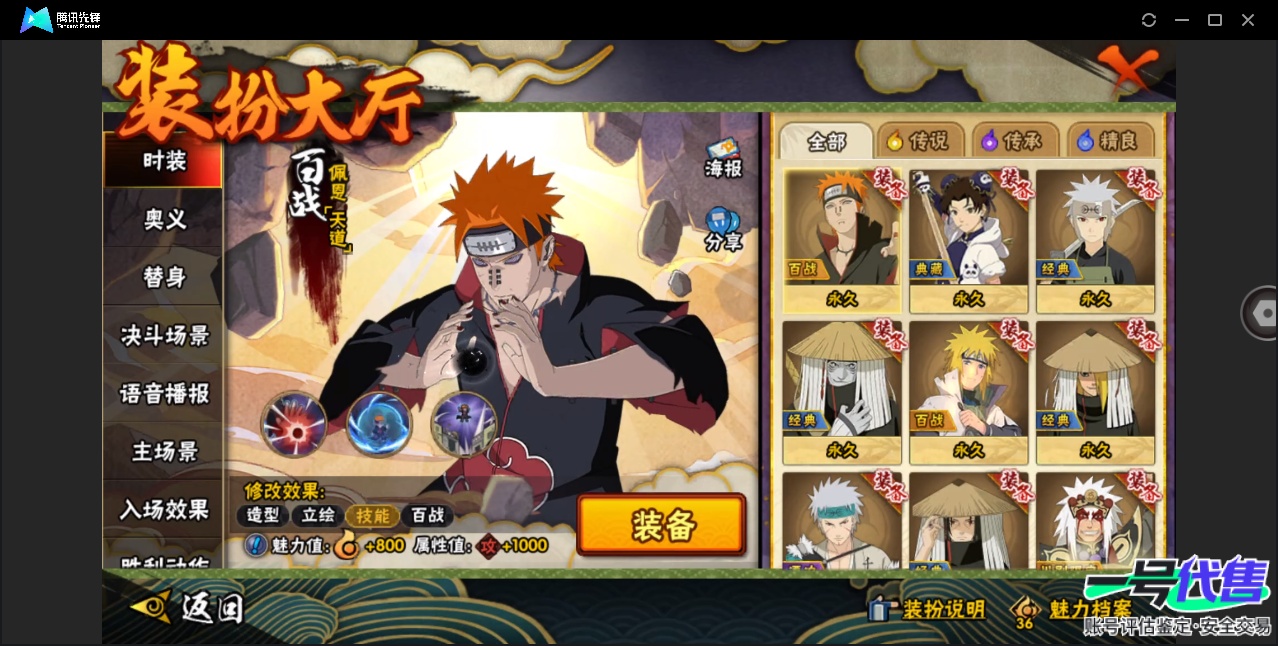This screenshot has height=646, width=1278.
Task: Select the 时装 menu entry
Action: pyautogui.click(x=163, y=161)
